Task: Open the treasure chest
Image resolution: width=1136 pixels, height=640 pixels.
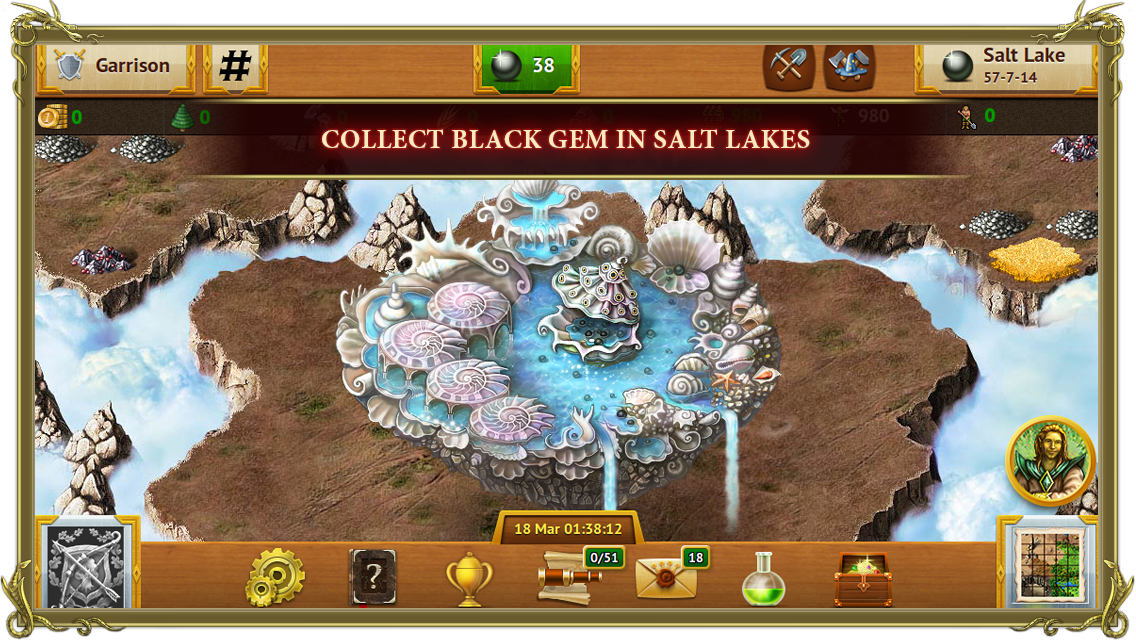Action: [862, 578]
